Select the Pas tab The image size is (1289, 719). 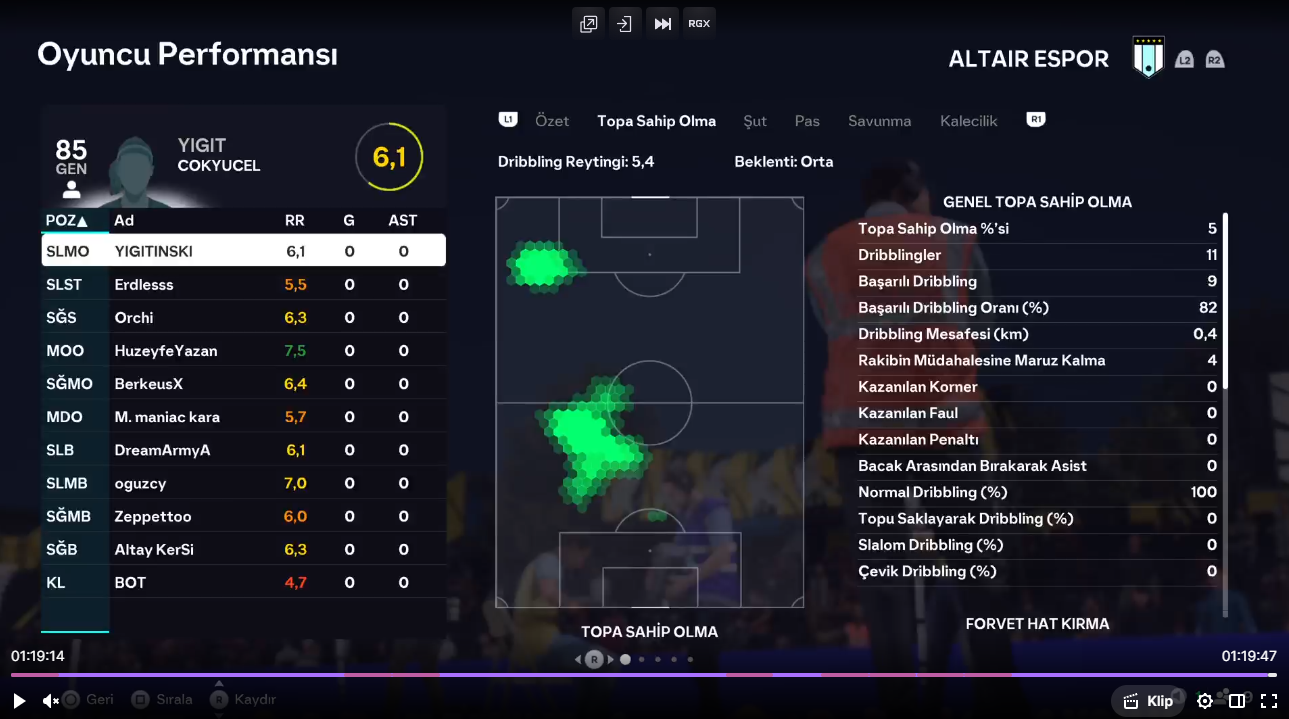(x=807, y=121)
